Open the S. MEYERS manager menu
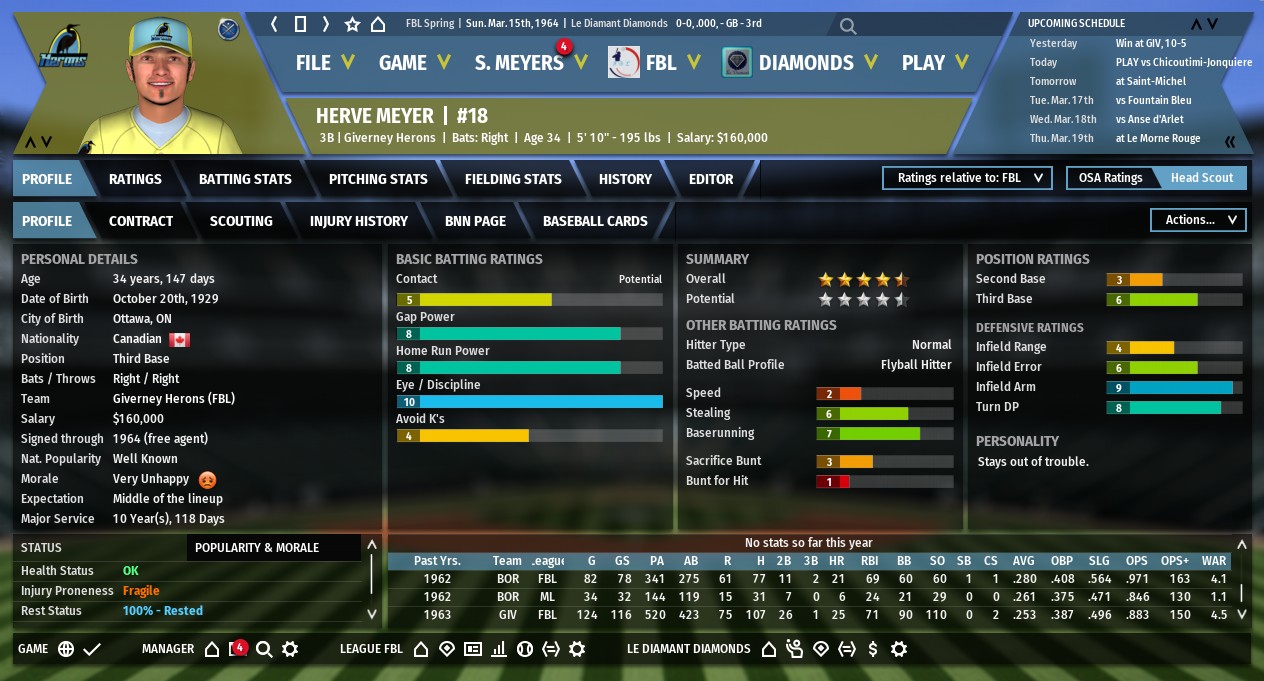The image size is (1264, 681). (x=530, y=62)
